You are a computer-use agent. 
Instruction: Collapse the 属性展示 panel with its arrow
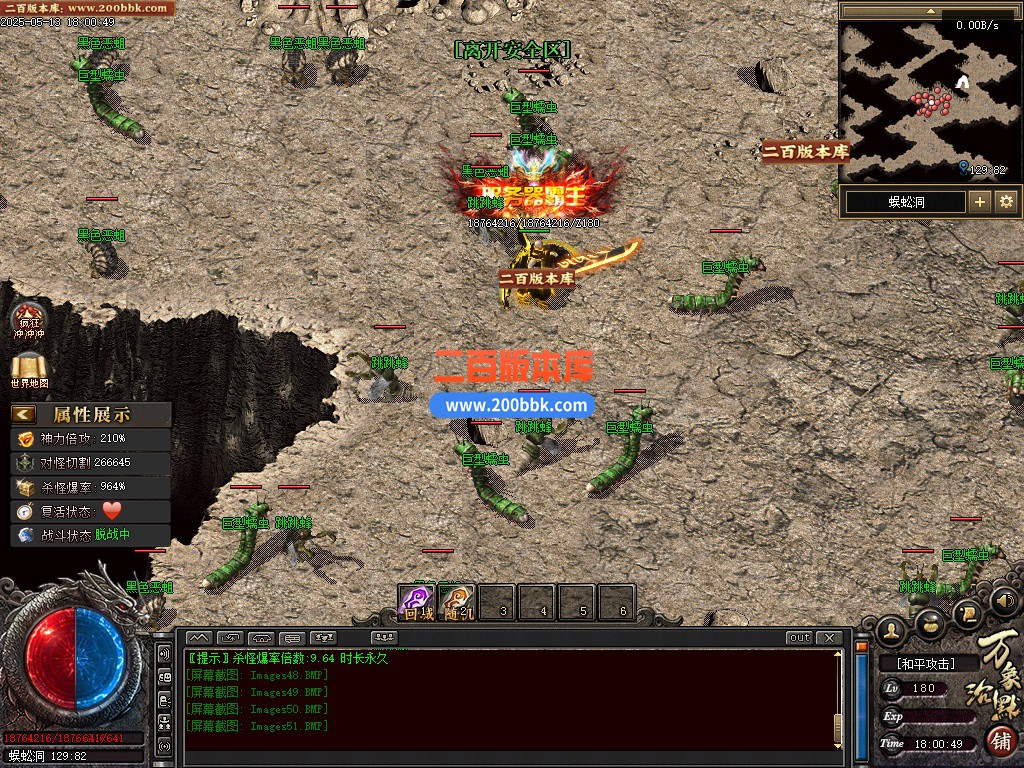[x=24, y=414]
